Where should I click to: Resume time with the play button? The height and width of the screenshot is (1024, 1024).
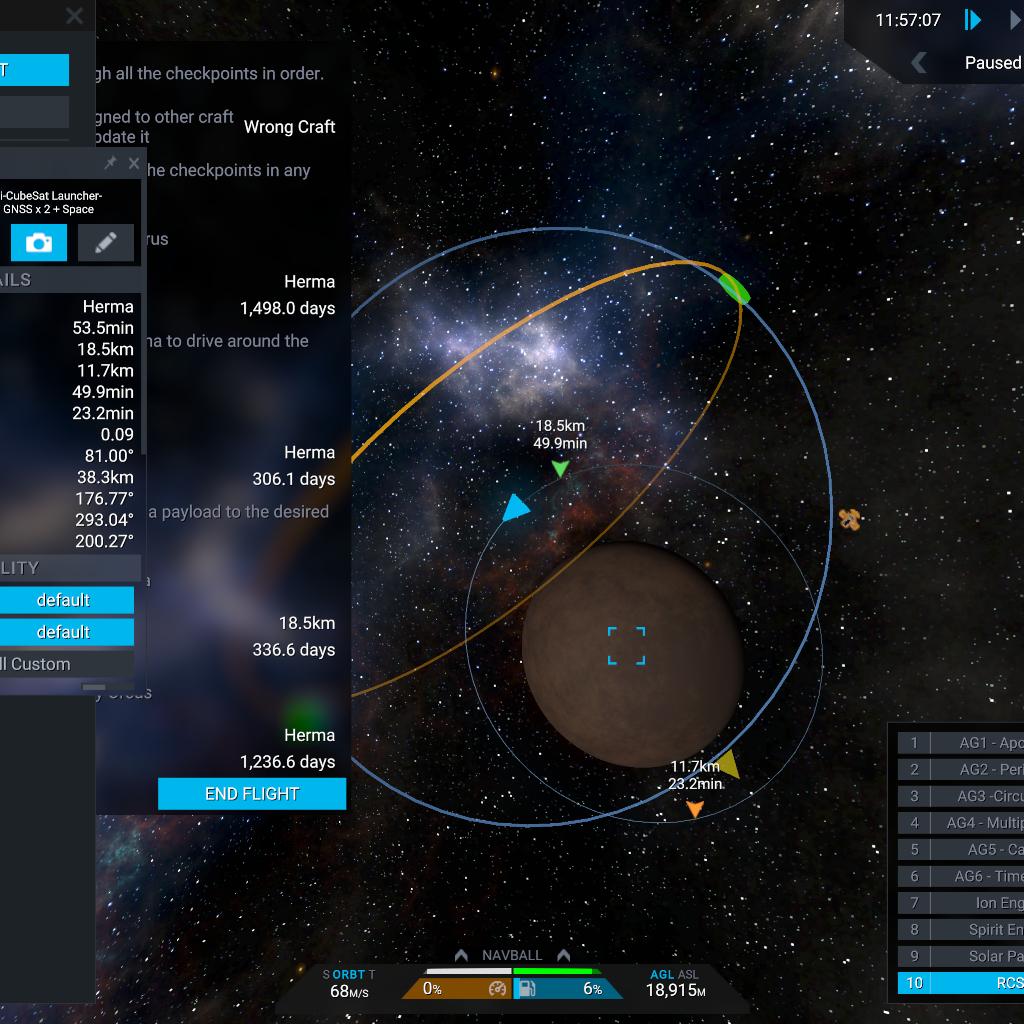(972, 20)
